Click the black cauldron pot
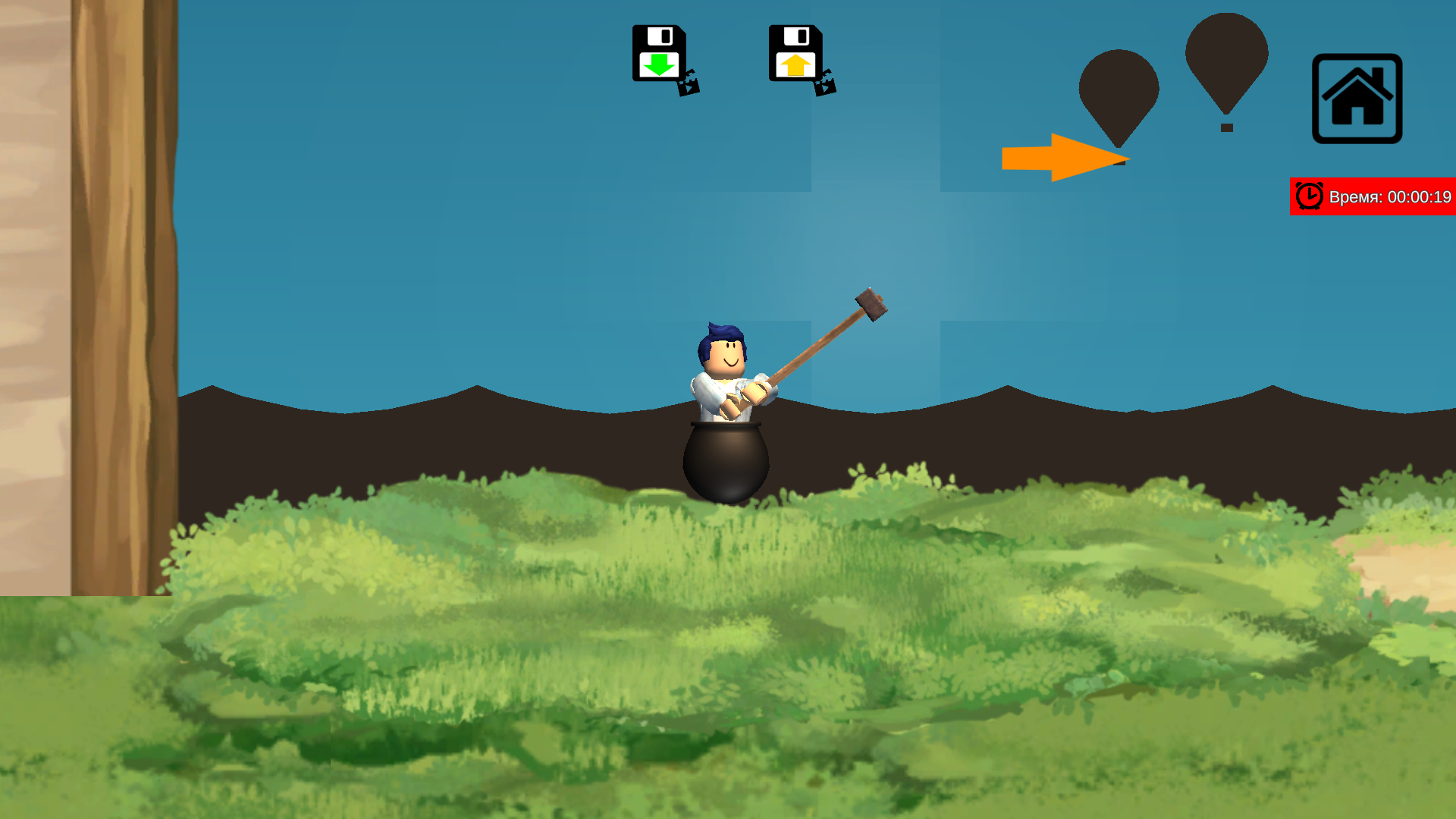Image resolution: width=1456 pixels, height=819 pixels. click(724, 455)
